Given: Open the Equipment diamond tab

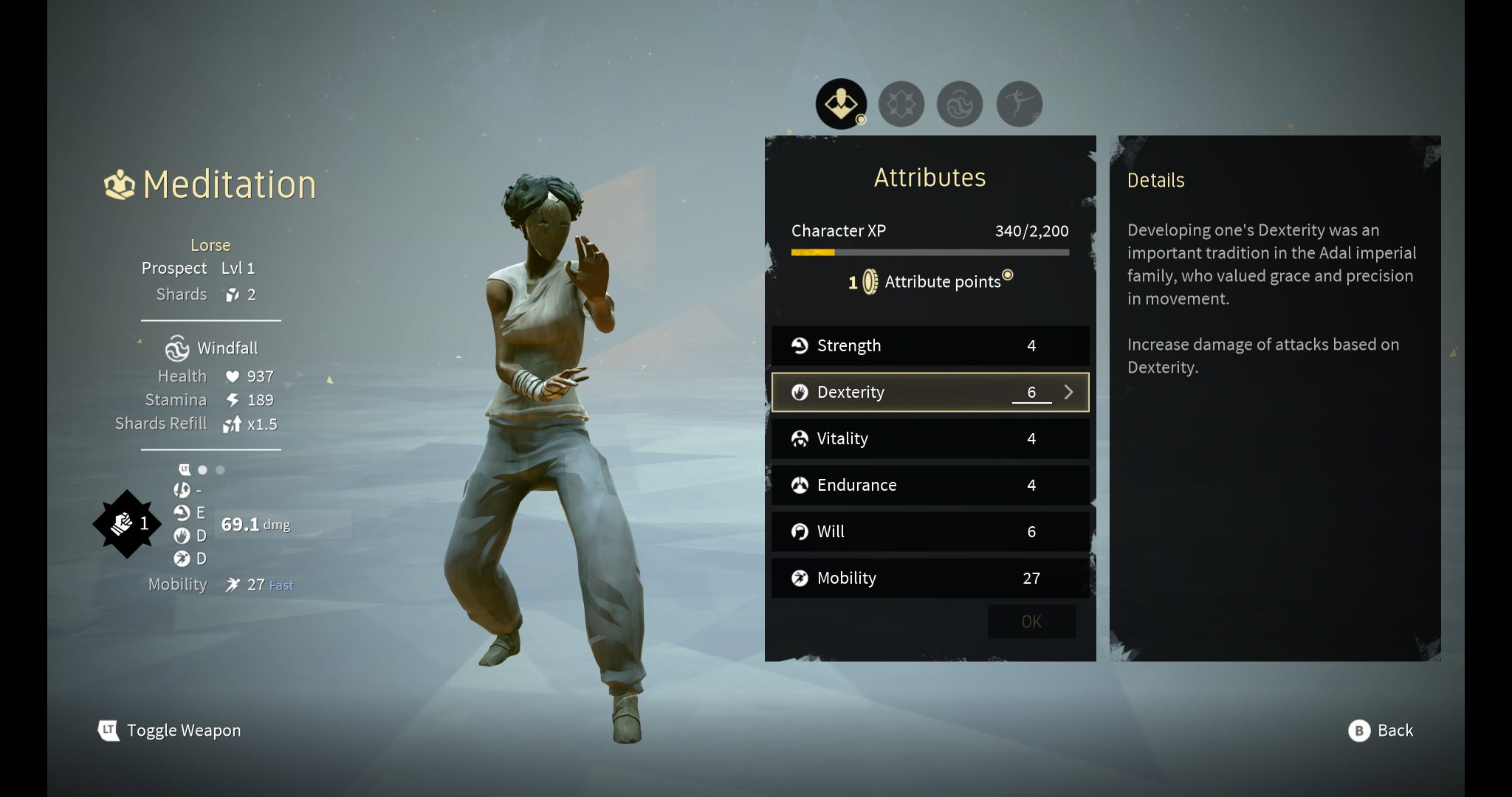Looking at the screenshot, I should click(x=902, y=103).
